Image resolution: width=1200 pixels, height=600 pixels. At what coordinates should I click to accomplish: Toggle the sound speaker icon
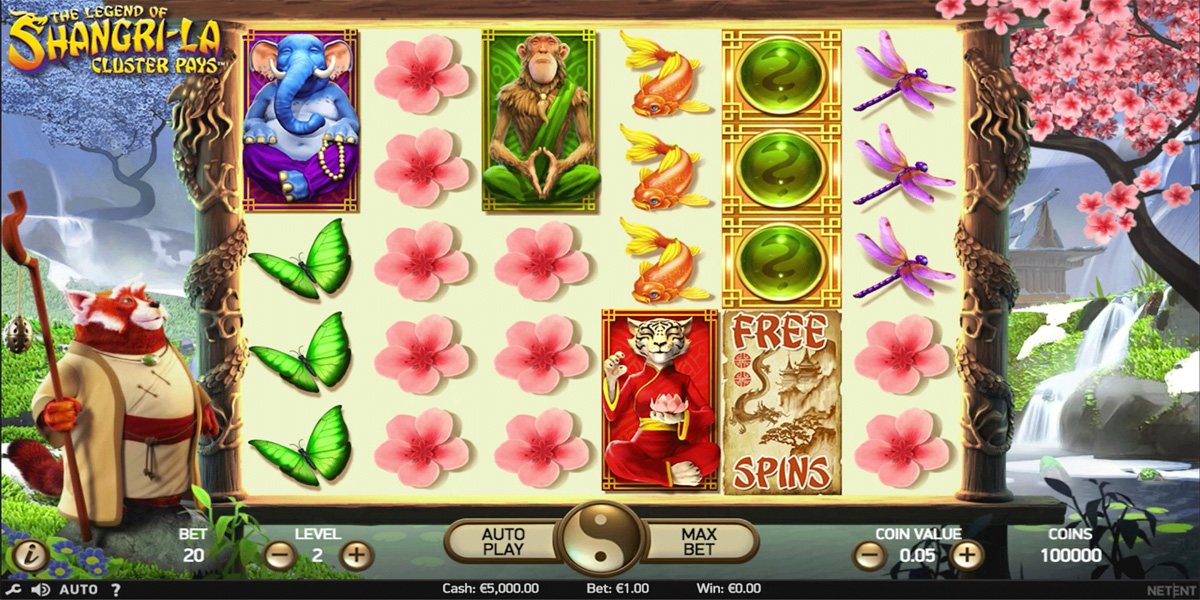pos(40,590)
